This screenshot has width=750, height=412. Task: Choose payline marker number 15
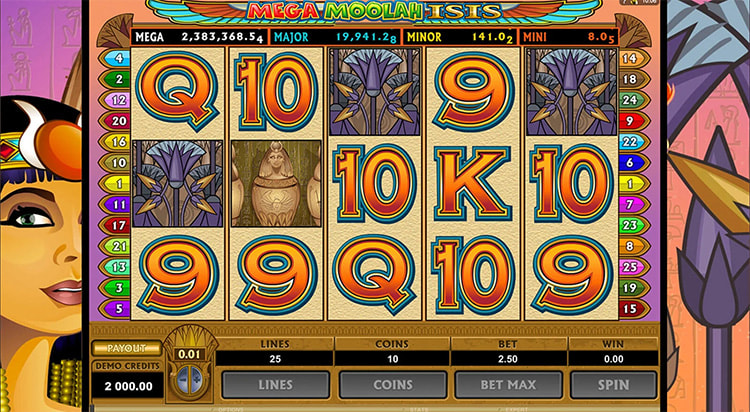coord(630,308)
